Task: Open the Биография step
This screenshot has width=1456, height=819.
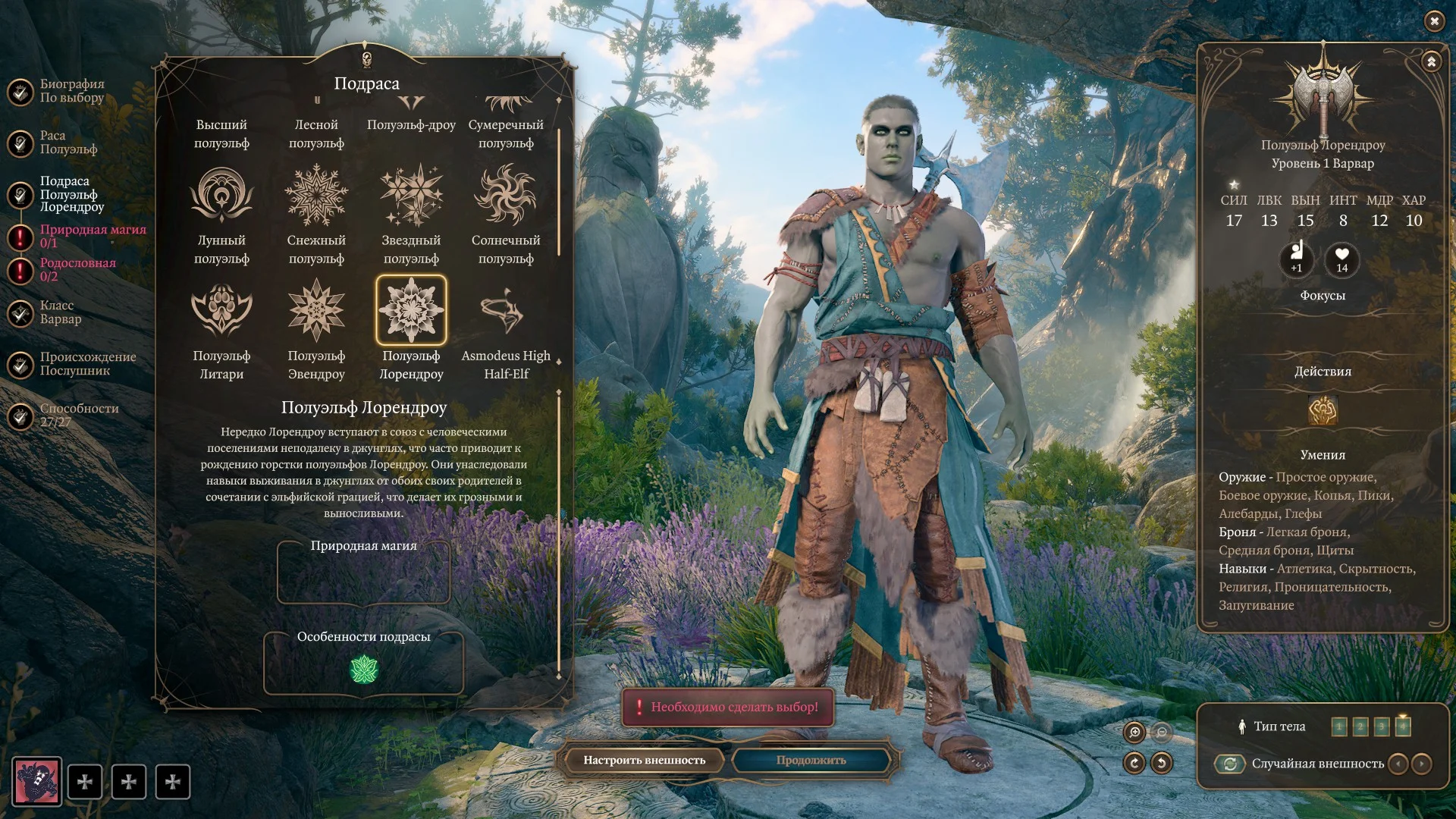Action: tap(71, 91)
